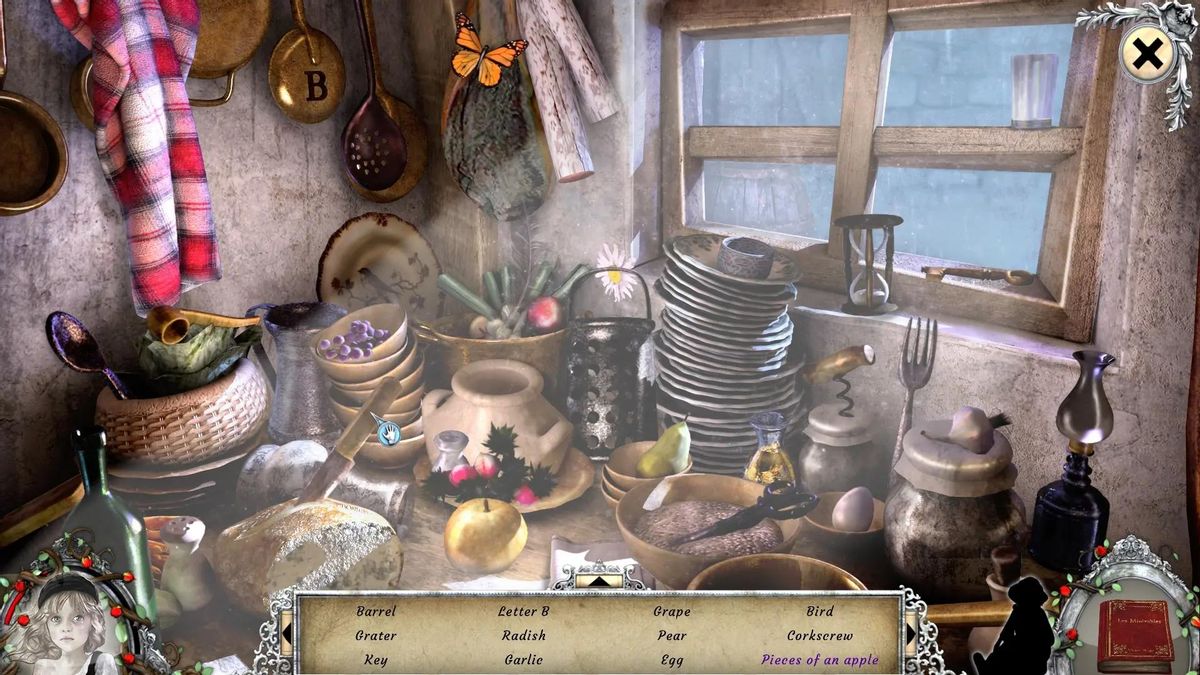The height and width of the screenshot is (675, 1200).
Task: Collapse the item list with the up arrow
Action: [x=599, y=579]
